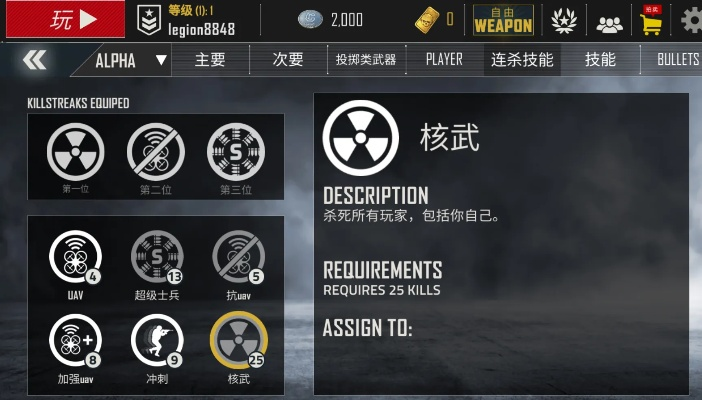Select the 抗uav killstreak

(238, 257)
